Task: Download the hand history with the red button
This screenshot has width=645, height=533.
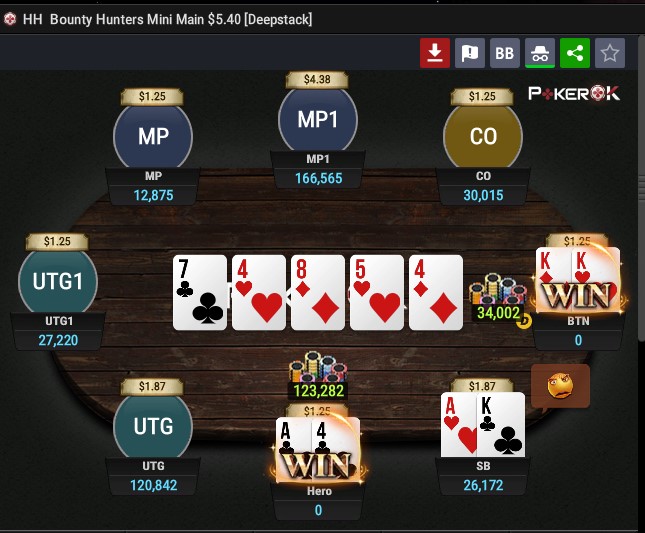Action: click(x=434, y=53)
